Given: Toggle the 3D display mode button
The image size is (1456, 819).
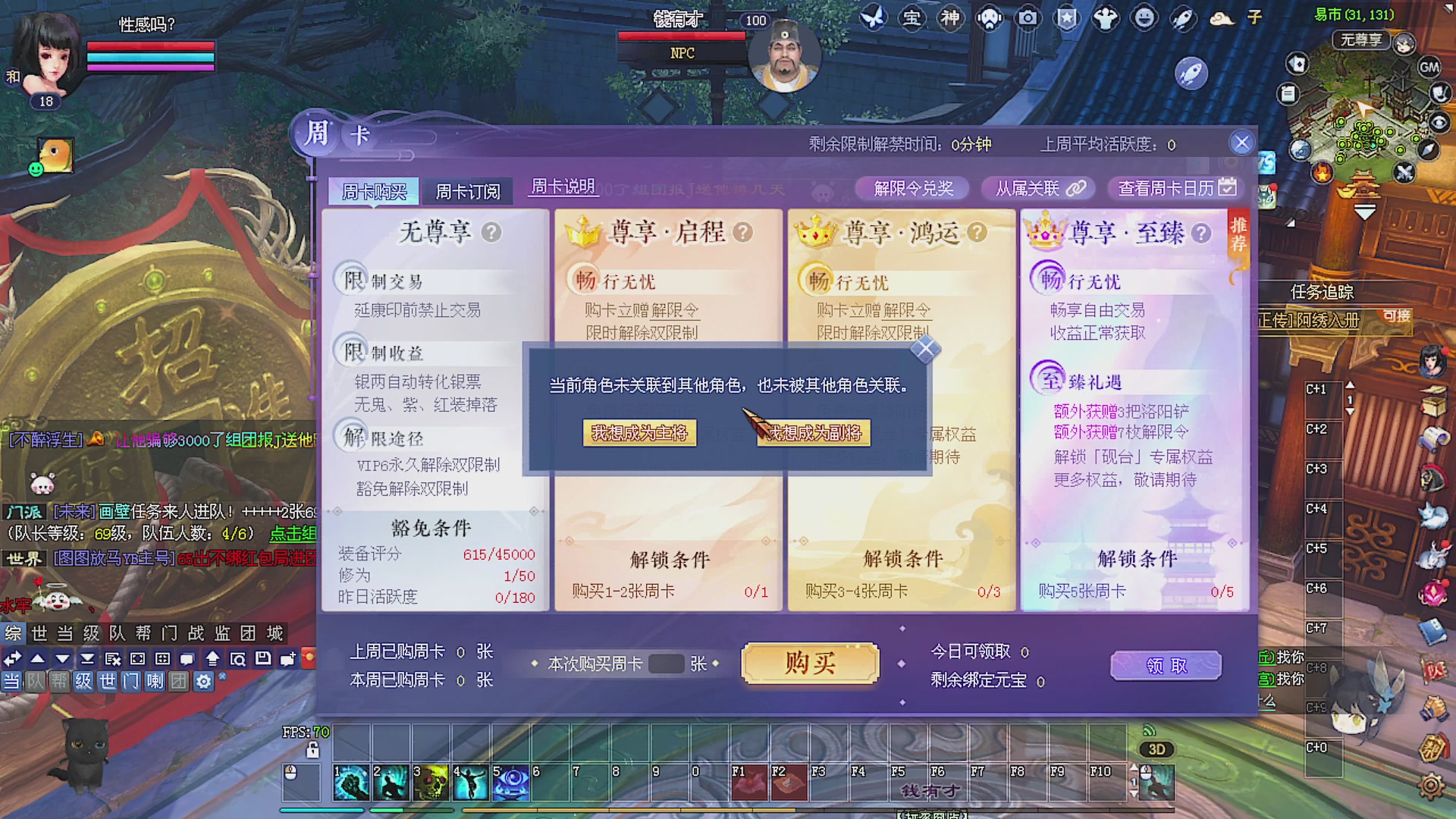Looking at the screenshot, I should (1156, 750).
